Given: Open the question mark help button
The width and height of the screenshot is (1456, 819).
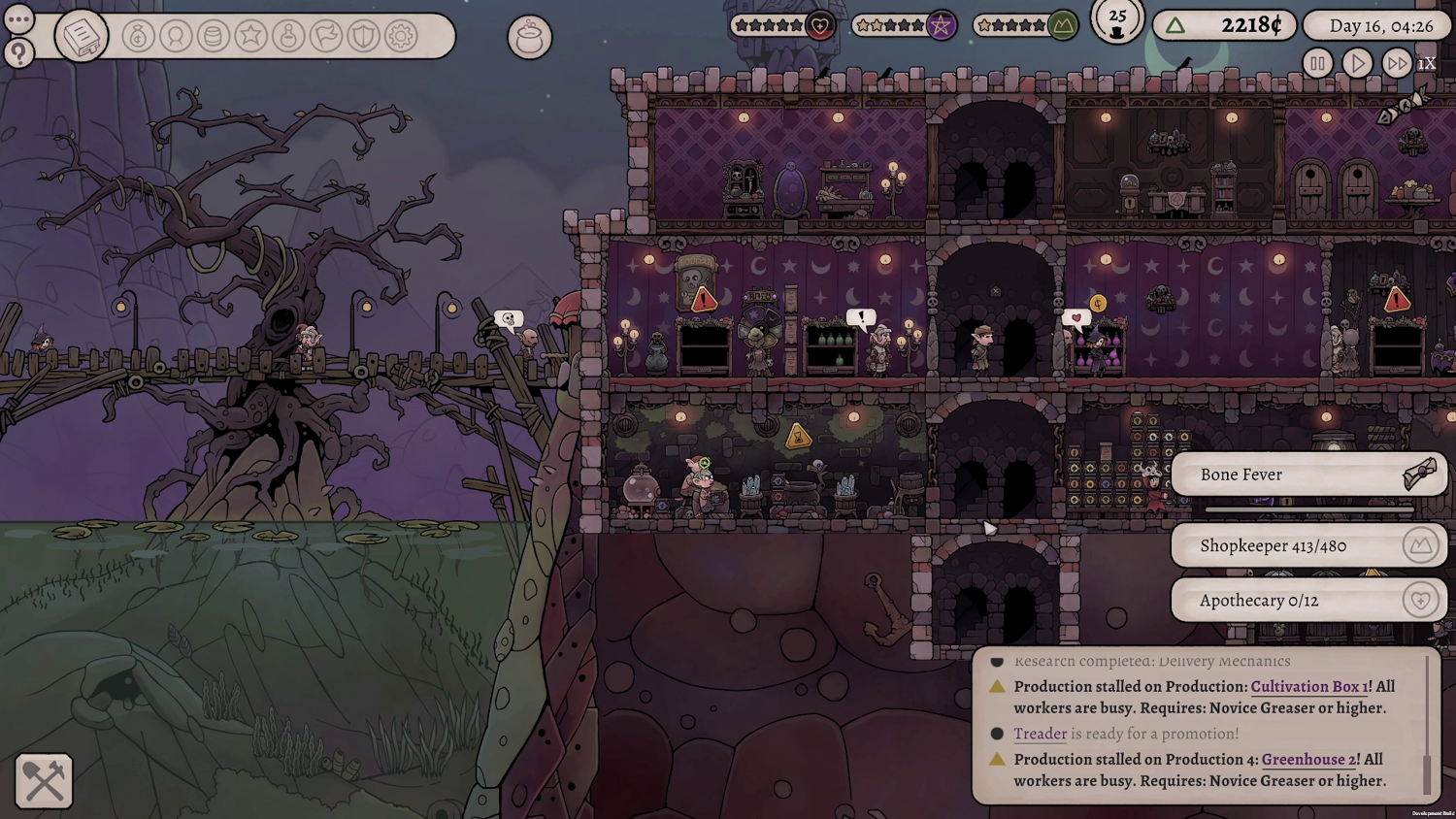Looking at the screenshot, I should (x=19, y=52).
